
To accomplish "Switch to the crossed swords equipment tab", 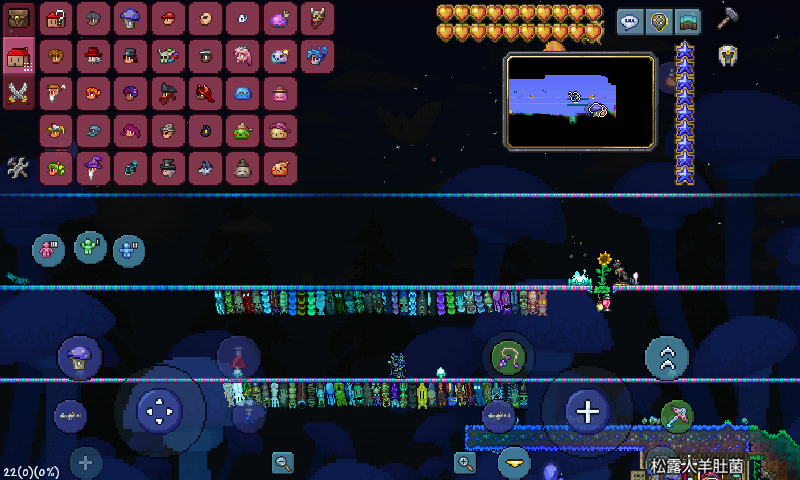I will pyautogui.click(x=19, y=92).
